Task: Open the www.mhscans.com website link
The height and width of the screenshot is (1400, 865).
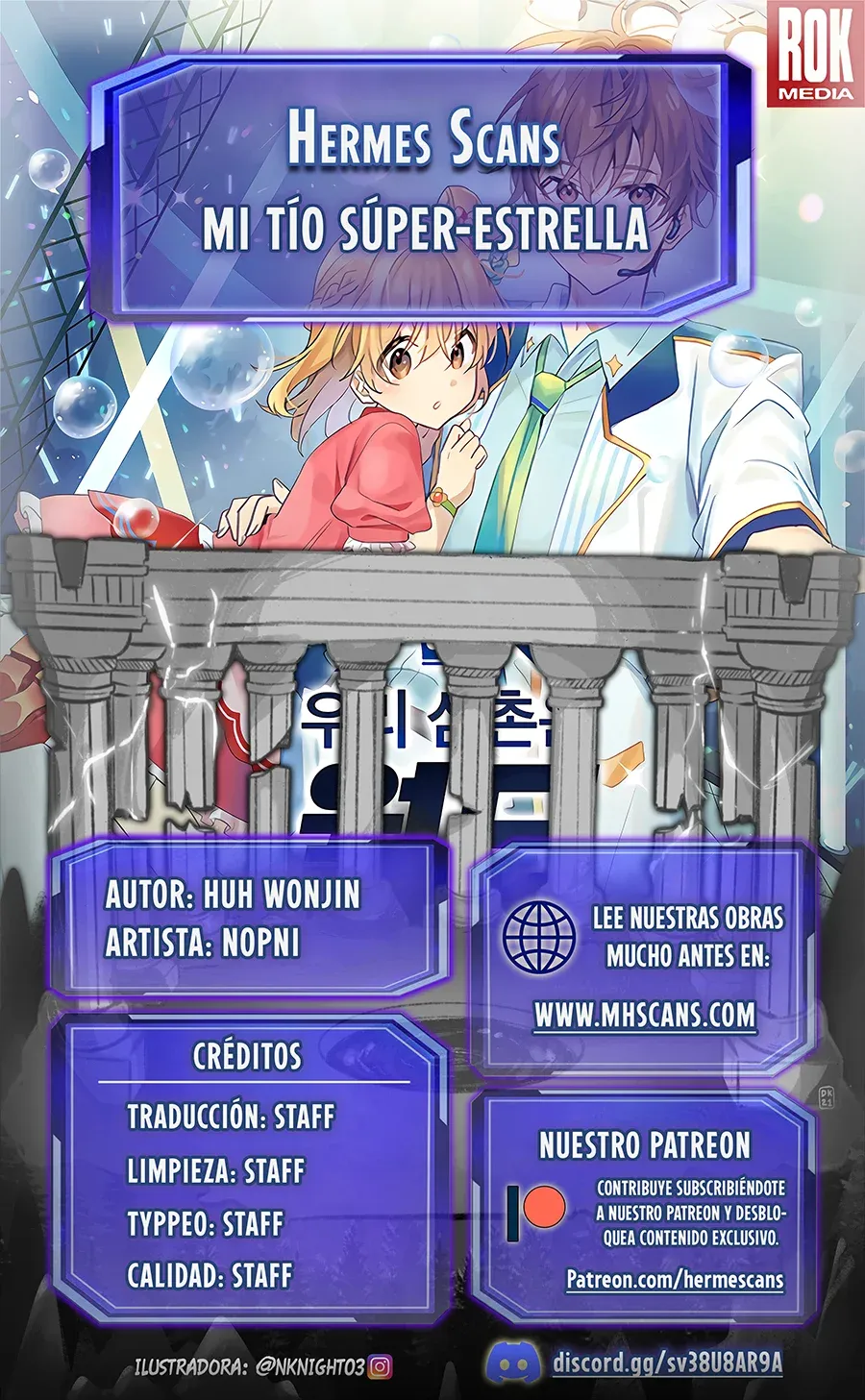Action: 644,1016
